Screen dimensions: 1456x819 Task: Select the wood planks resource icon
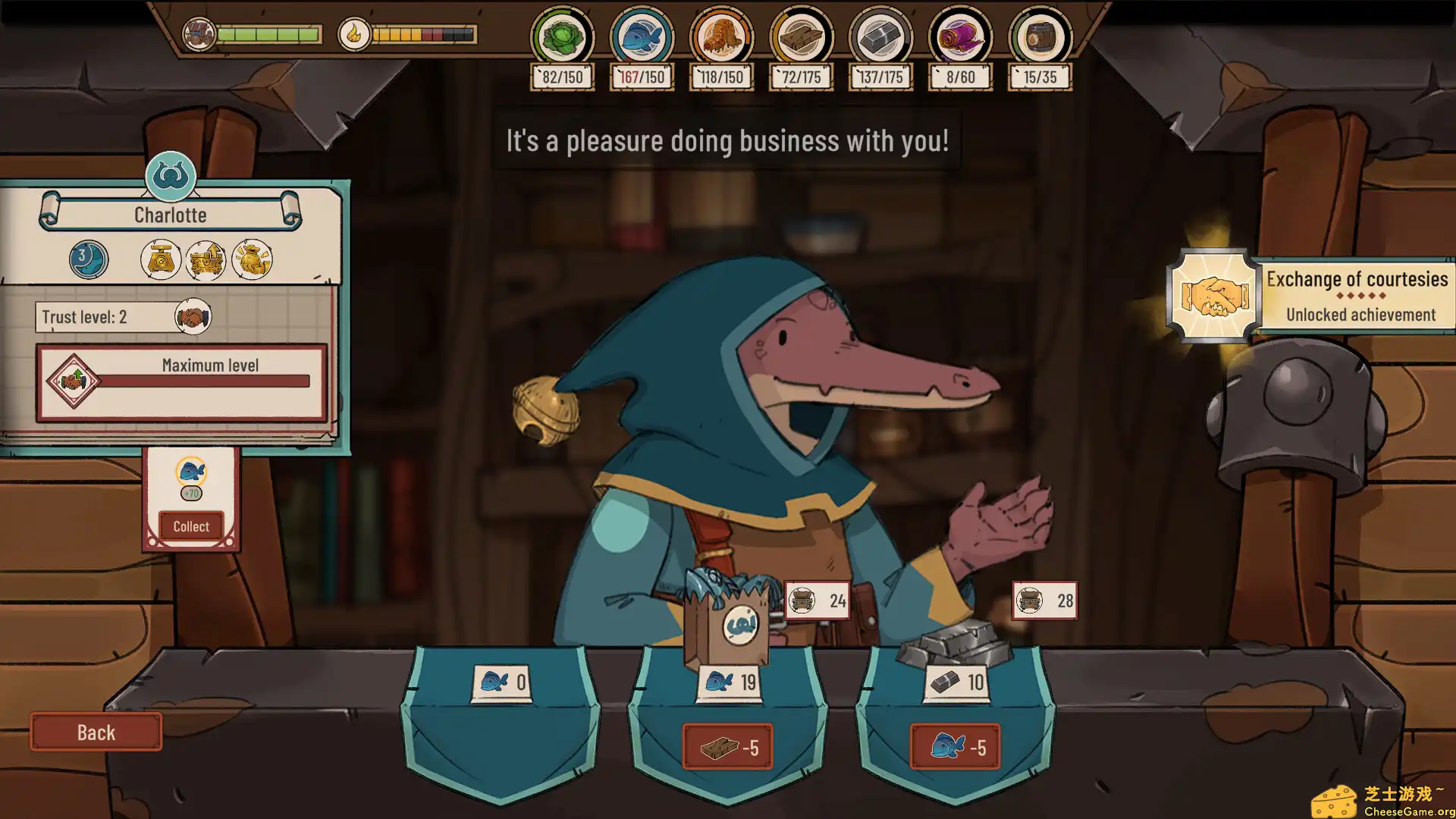coord(801,36)
